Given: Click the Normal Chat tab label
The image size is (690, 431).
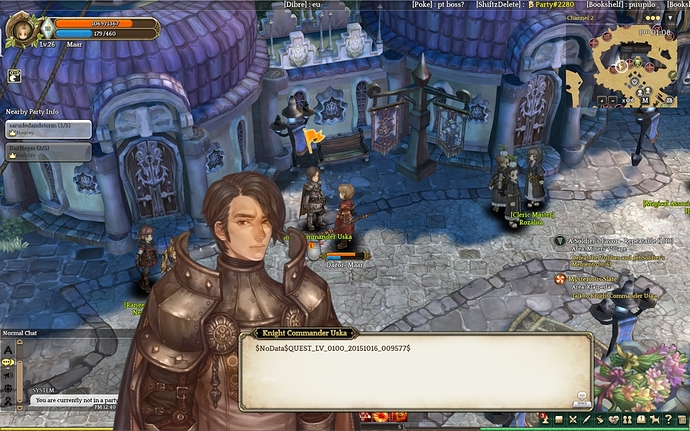Looking at the screenshot, I should 20,333.
